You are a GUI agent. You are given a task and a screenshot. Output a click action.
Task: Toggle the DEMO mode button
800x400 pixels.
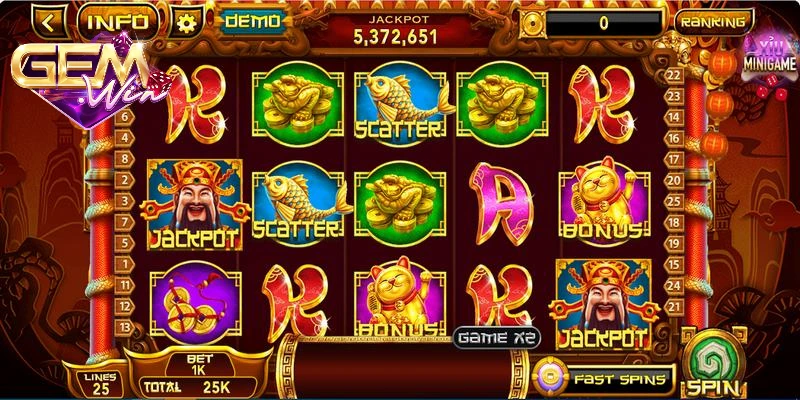pos(250,20)
